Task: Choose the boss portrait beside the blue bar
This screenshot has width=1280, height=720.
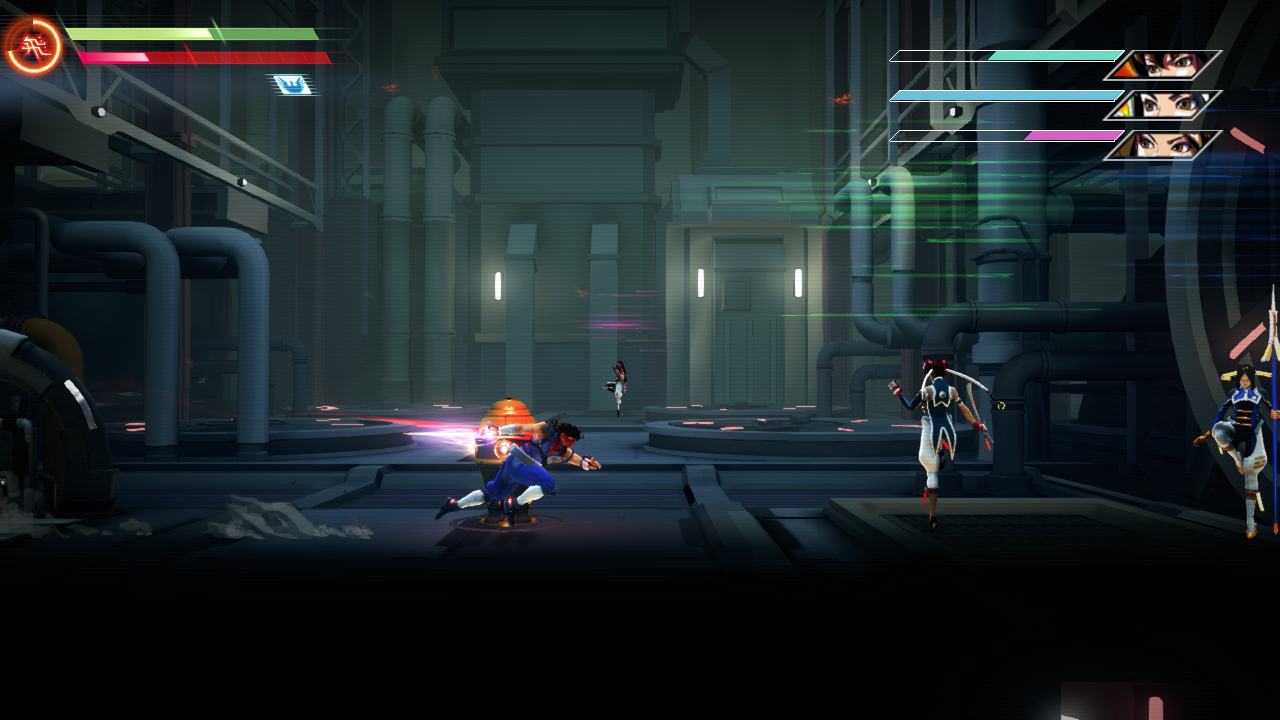Action: 1163,105
